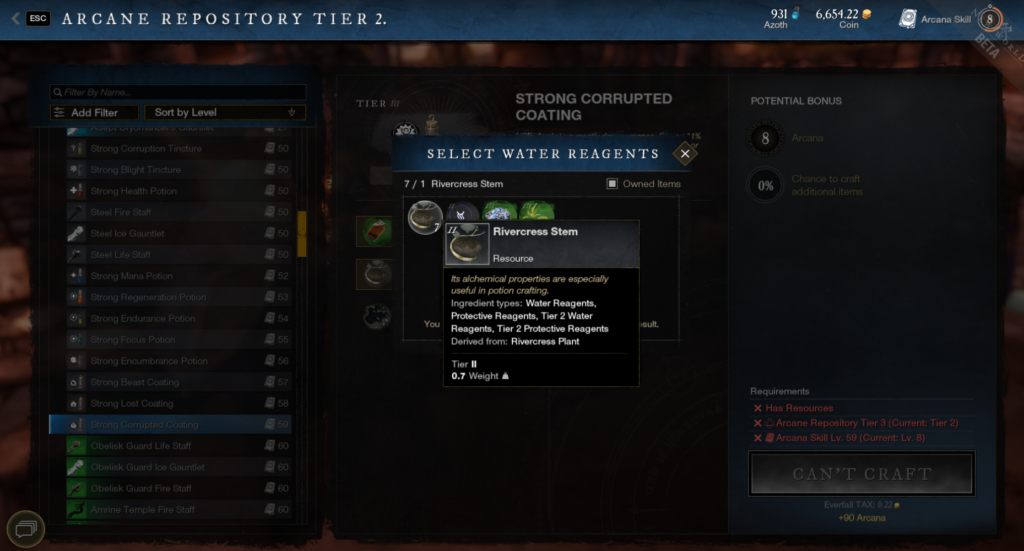The image size is (1024, 551).
Task: Close the Select Water Reagents popup
Action: pos(685,153)
